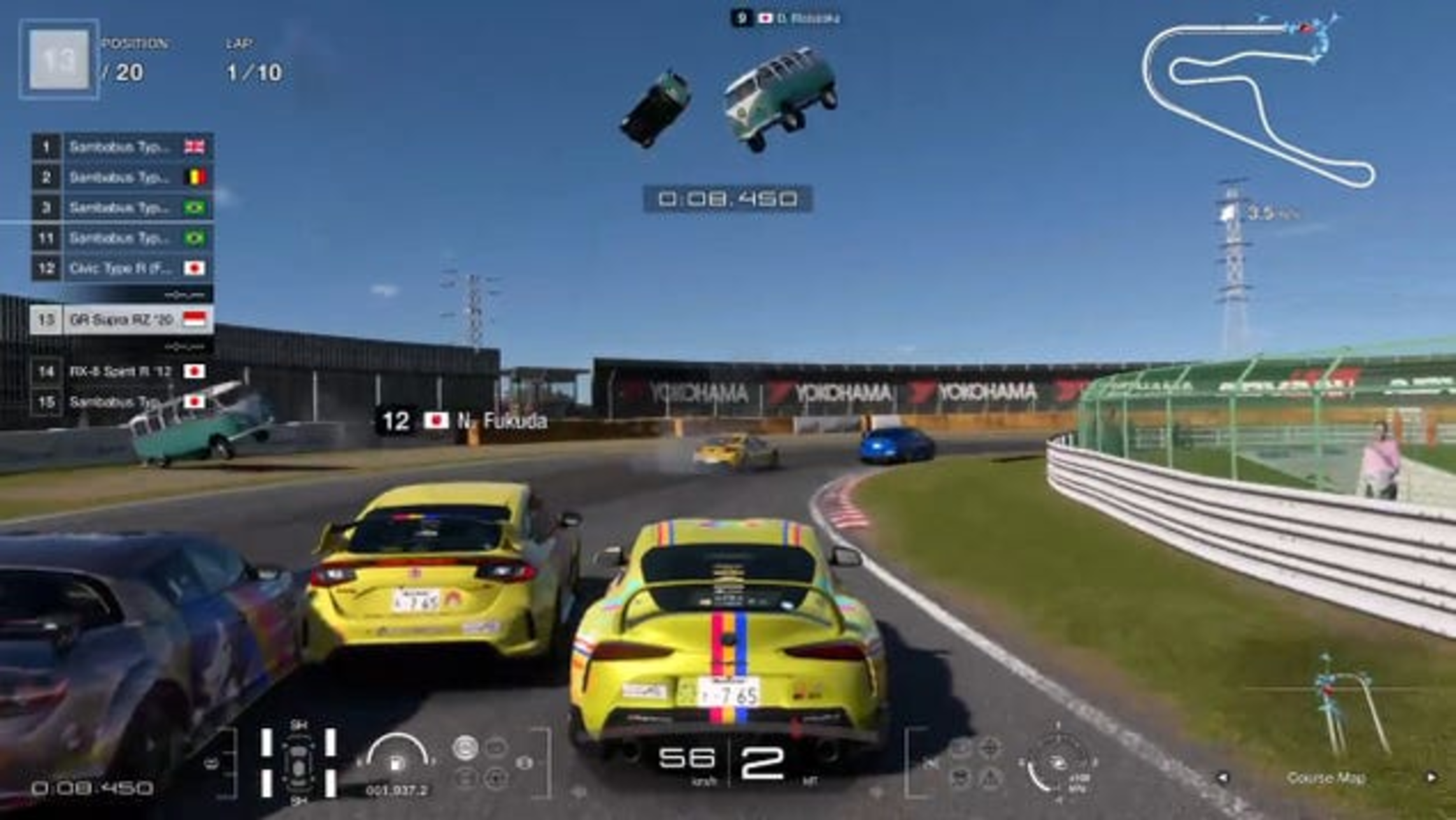Choose the position 2 Sambabus leaderboard entry
Screen dimensions: 1456x820
[x=122, y=177]
